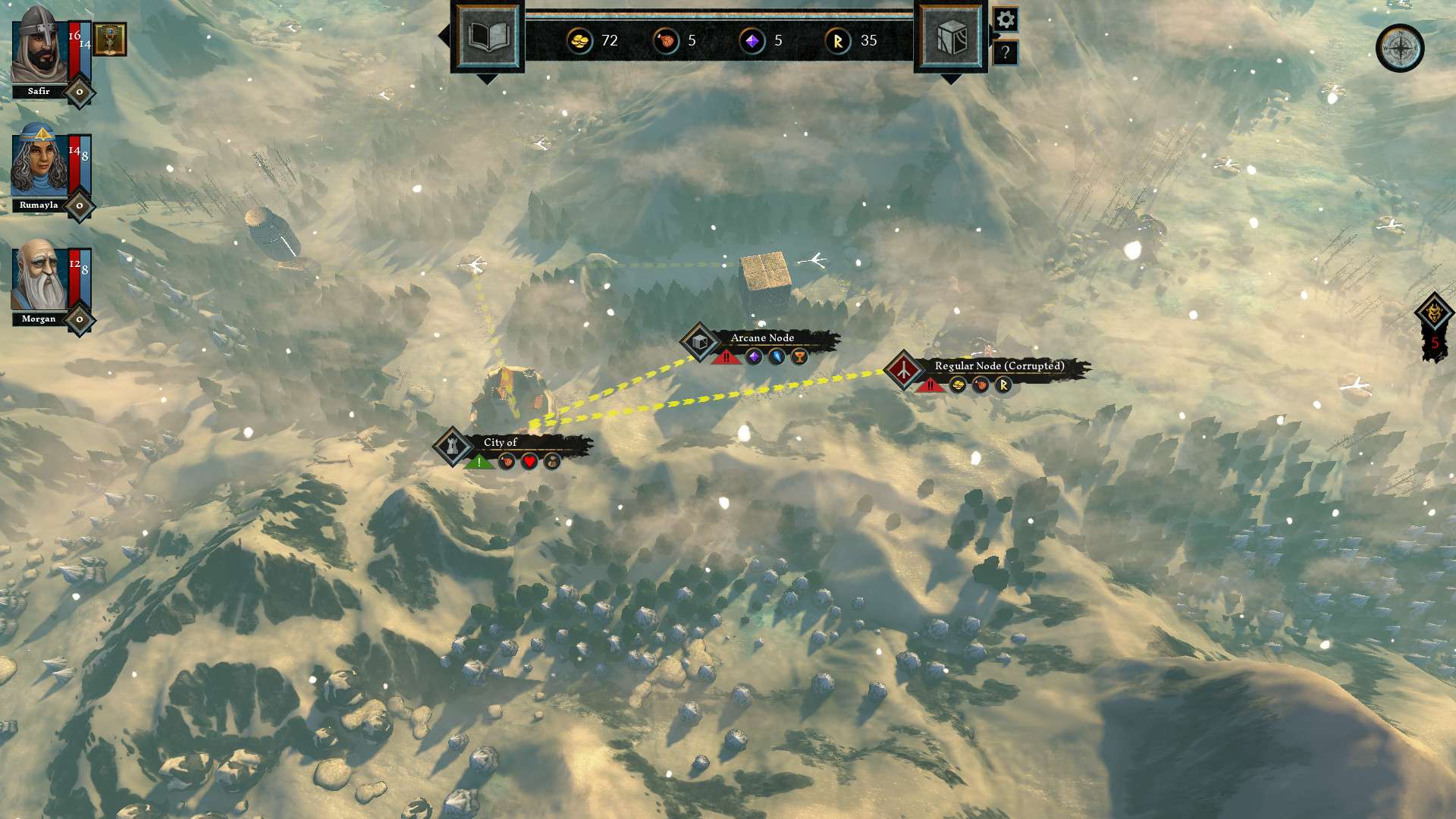Open the gear settings menu
The width and height of the screenshot is (1456, 819).
(1006, 20)
